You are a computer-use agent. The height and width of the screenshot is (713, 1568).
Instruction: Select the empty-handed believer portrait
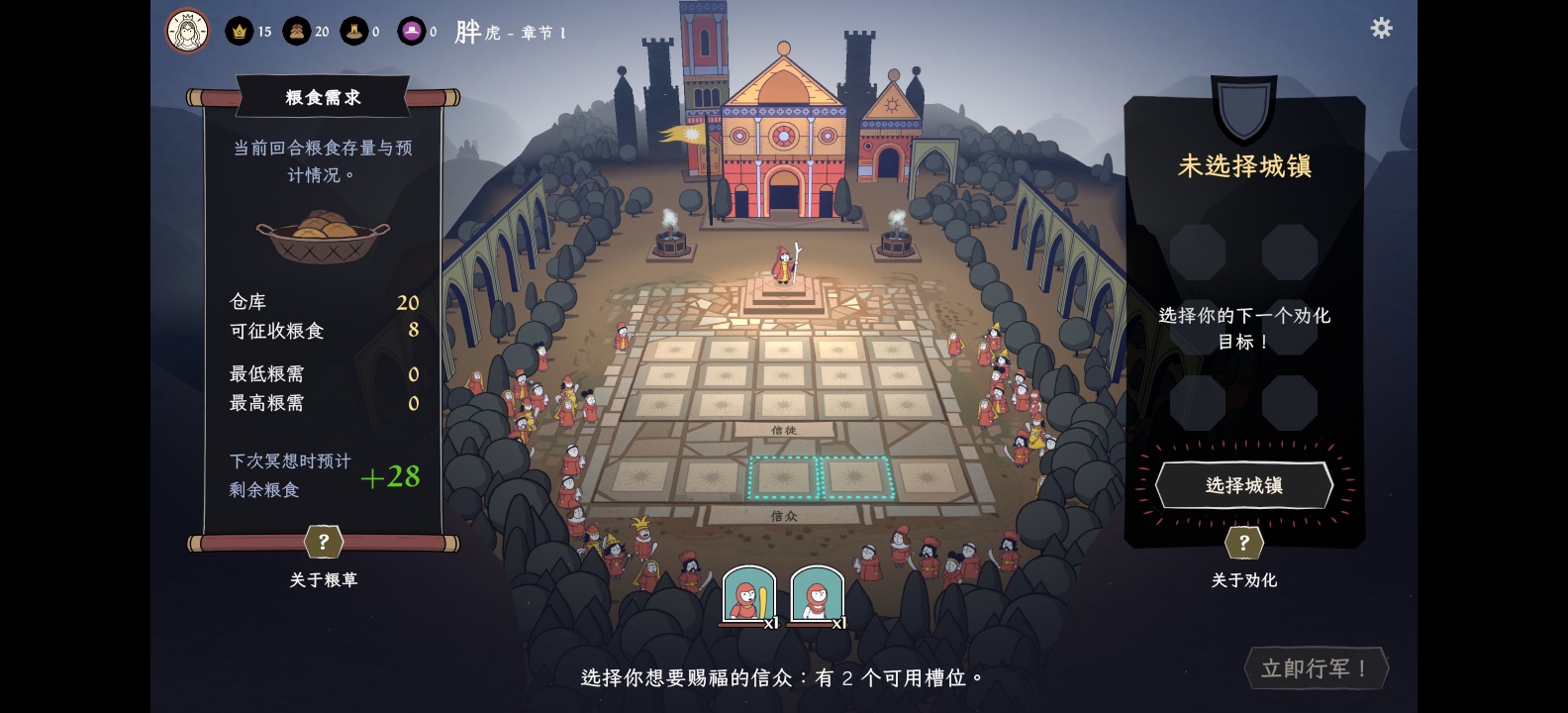coord(816,594)
